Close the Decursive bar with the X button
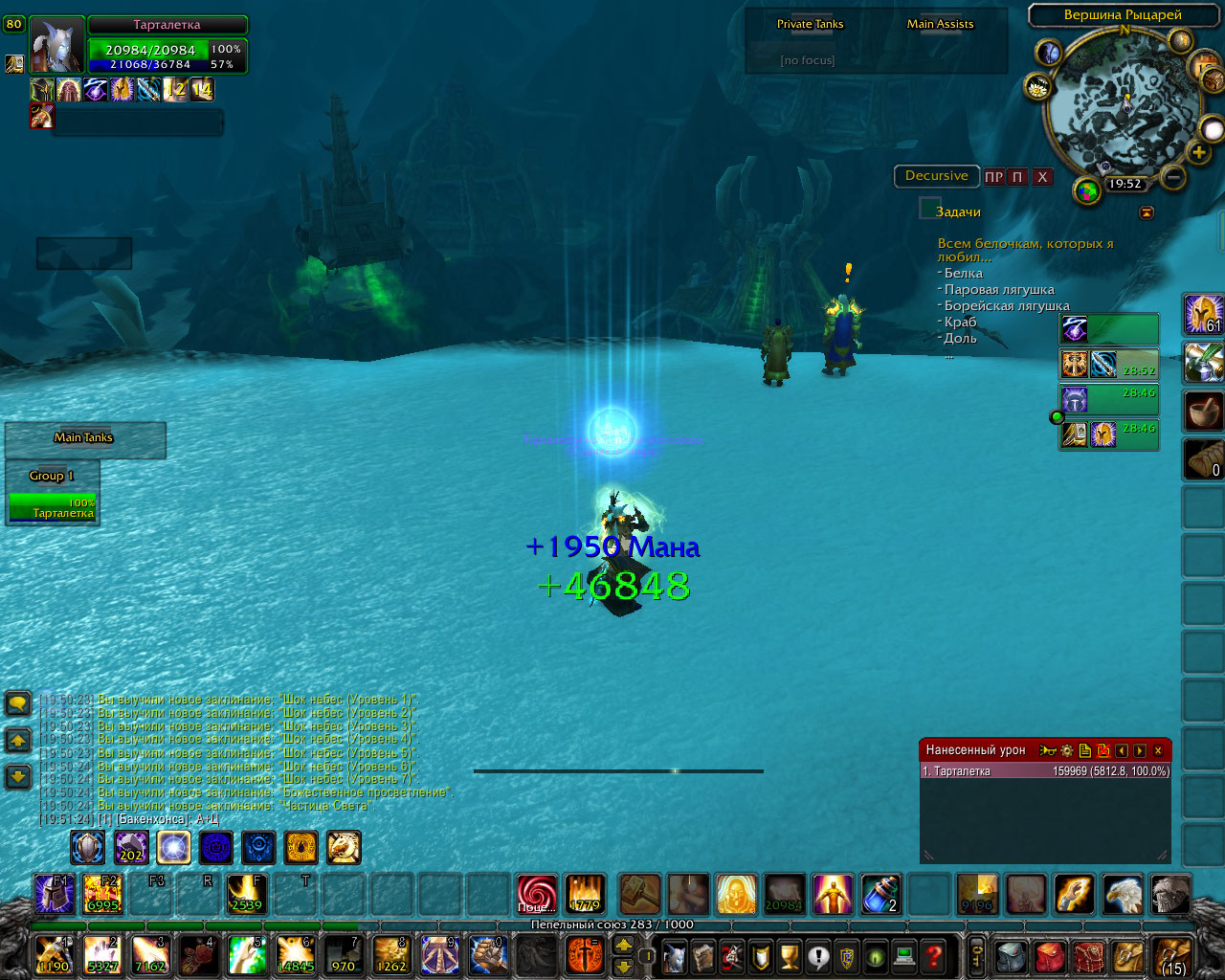Screen dimensions: 1225x980 [x=1042, y=177]
